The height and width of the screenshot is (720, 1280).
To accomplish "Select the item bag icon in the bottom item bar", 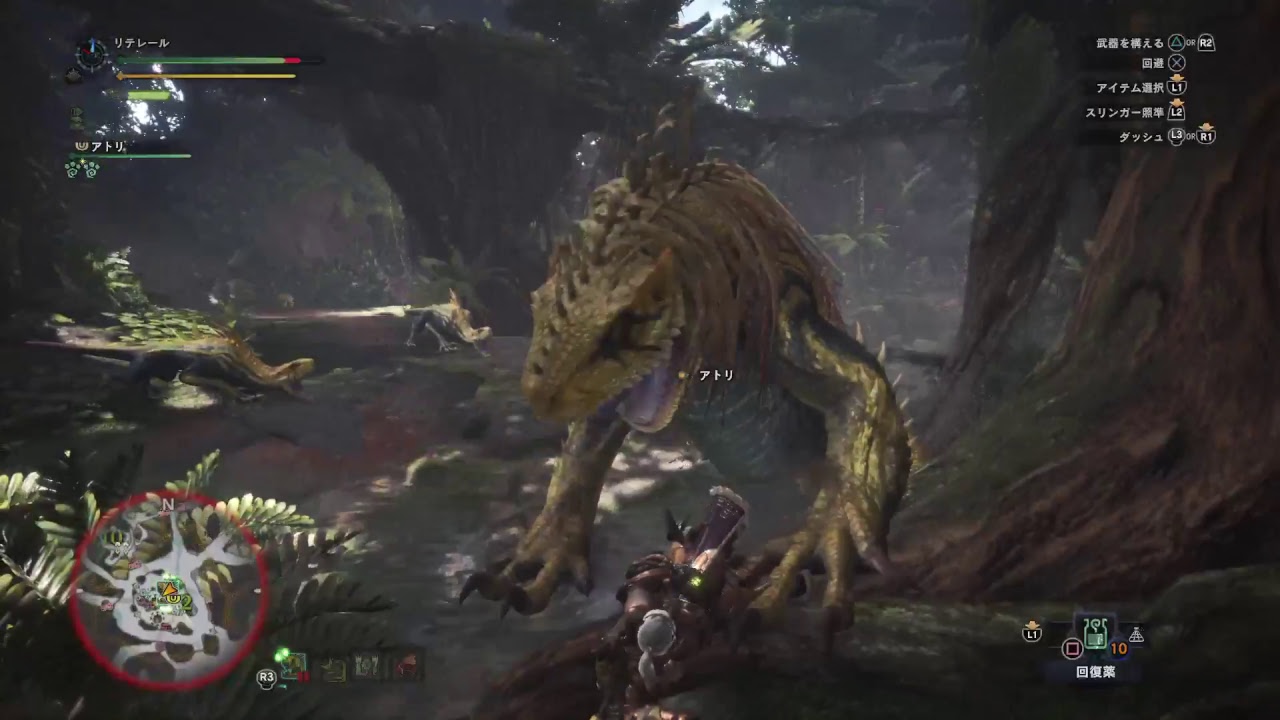I will (x=333, y=668).
